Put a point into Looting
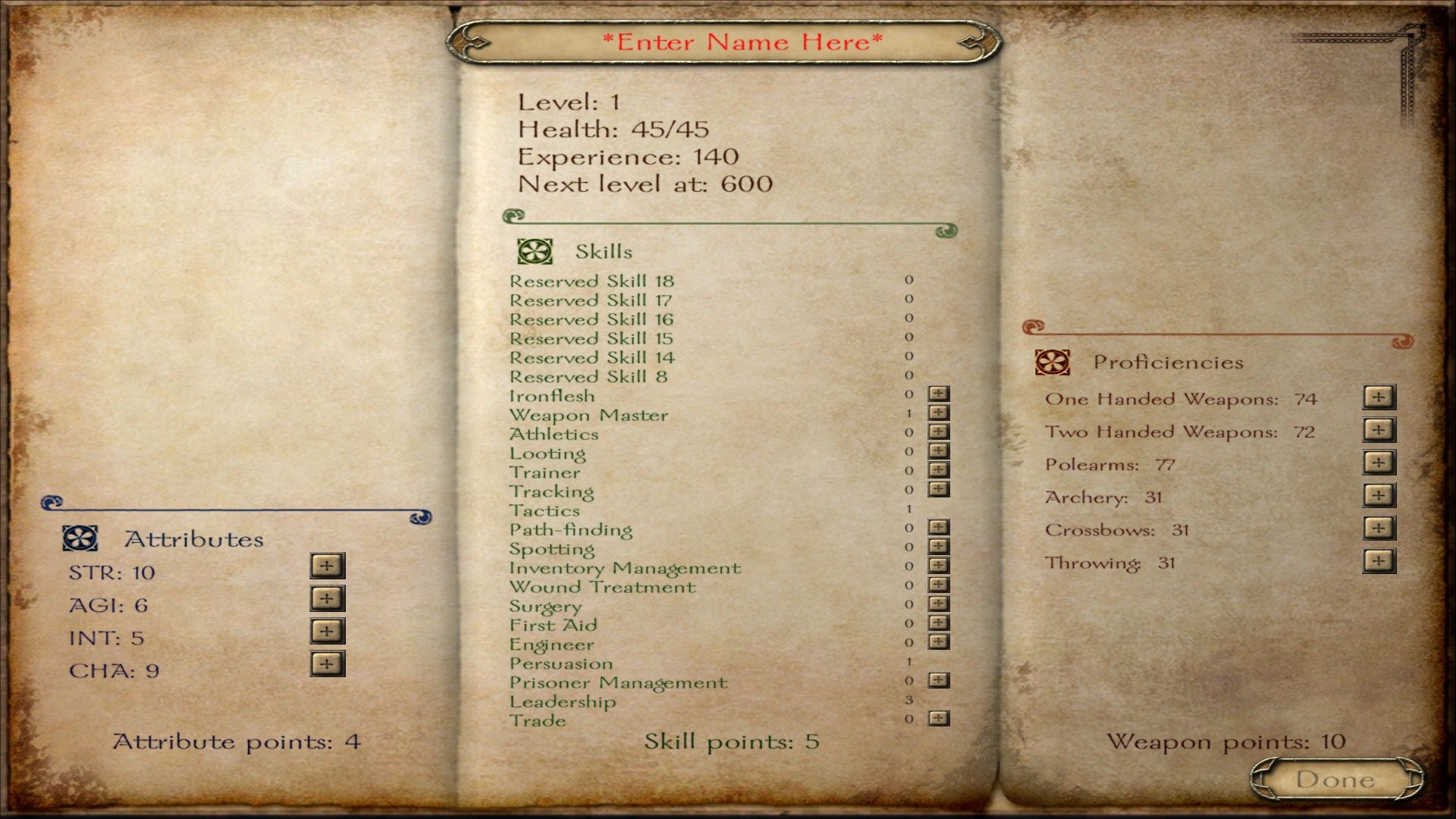 click(x=939, y=450)
